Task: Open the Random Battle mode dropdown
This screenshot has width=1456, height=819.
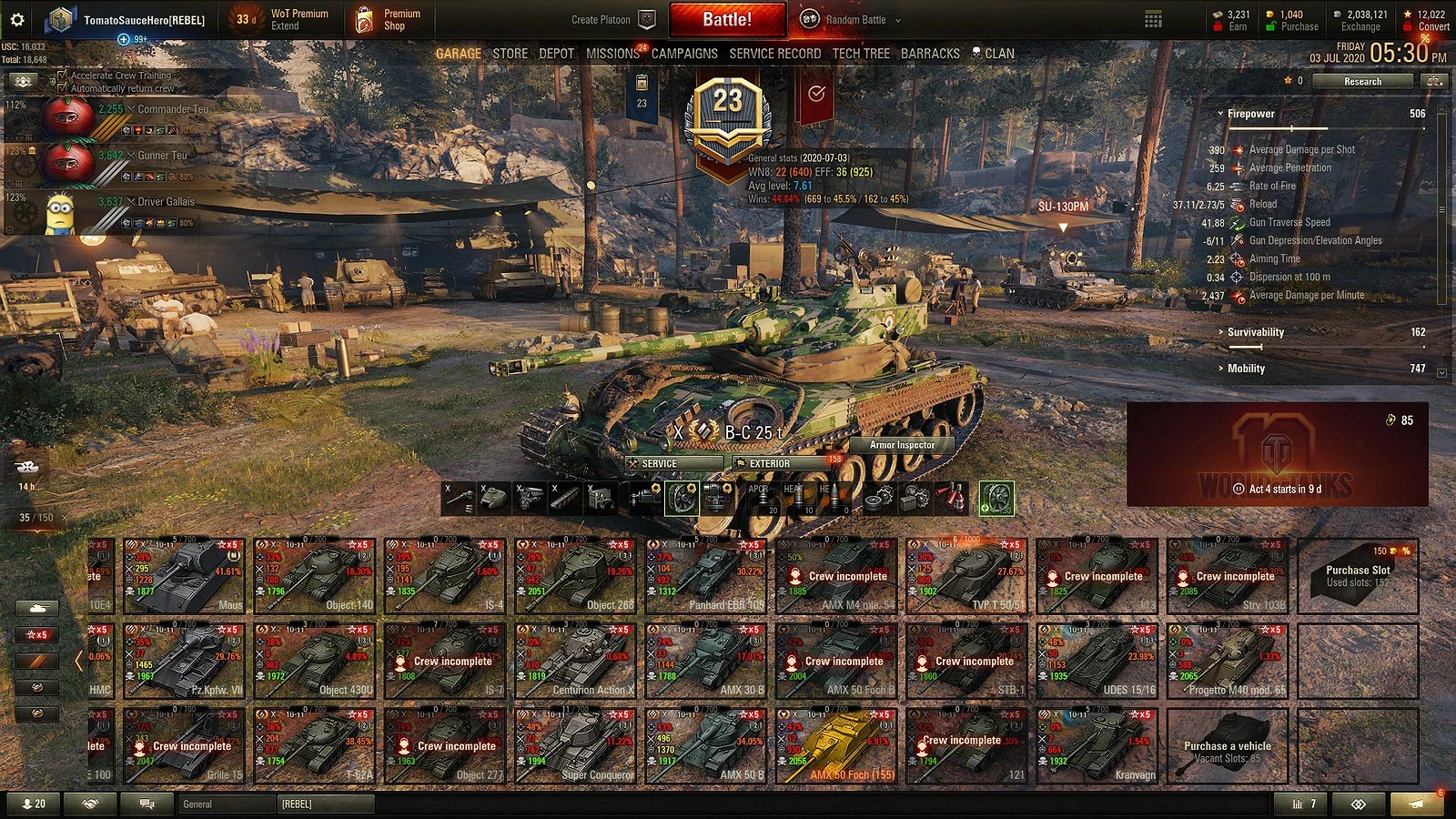Action: pos(855,19)
